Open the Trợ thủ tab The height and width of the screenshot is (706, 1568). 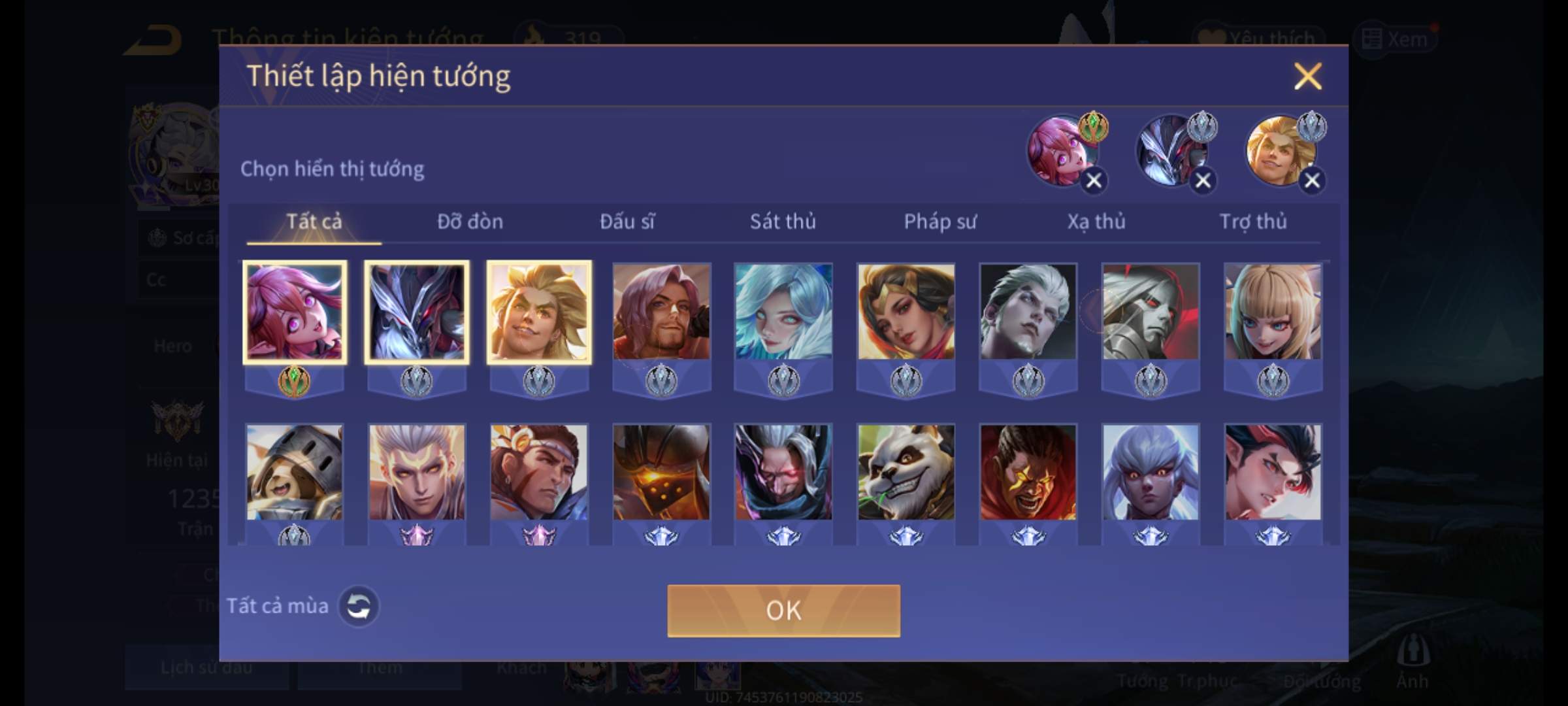tap(1253, 222)
